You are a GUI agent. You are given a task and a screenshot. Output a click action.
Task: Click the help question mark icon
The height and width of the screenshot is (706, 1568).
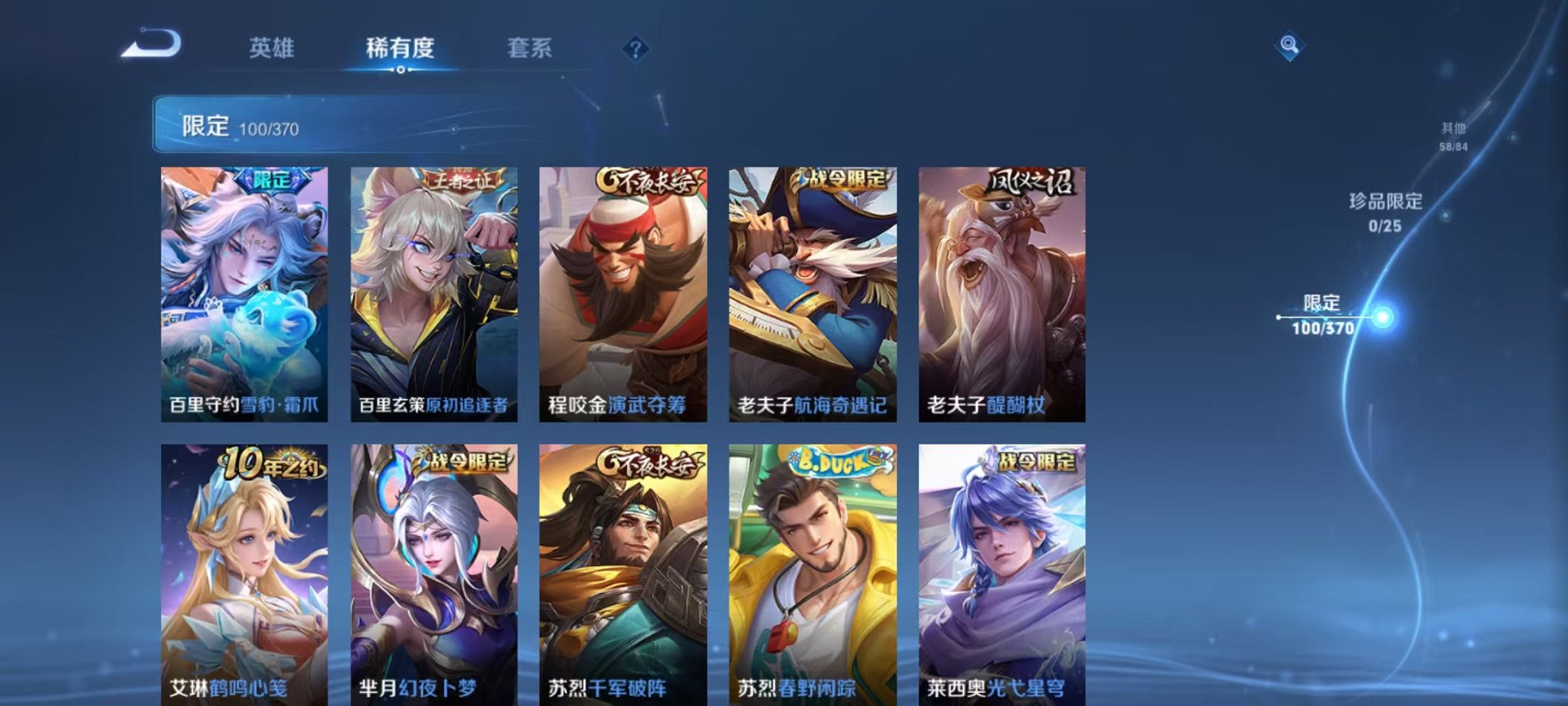[634, 50]
